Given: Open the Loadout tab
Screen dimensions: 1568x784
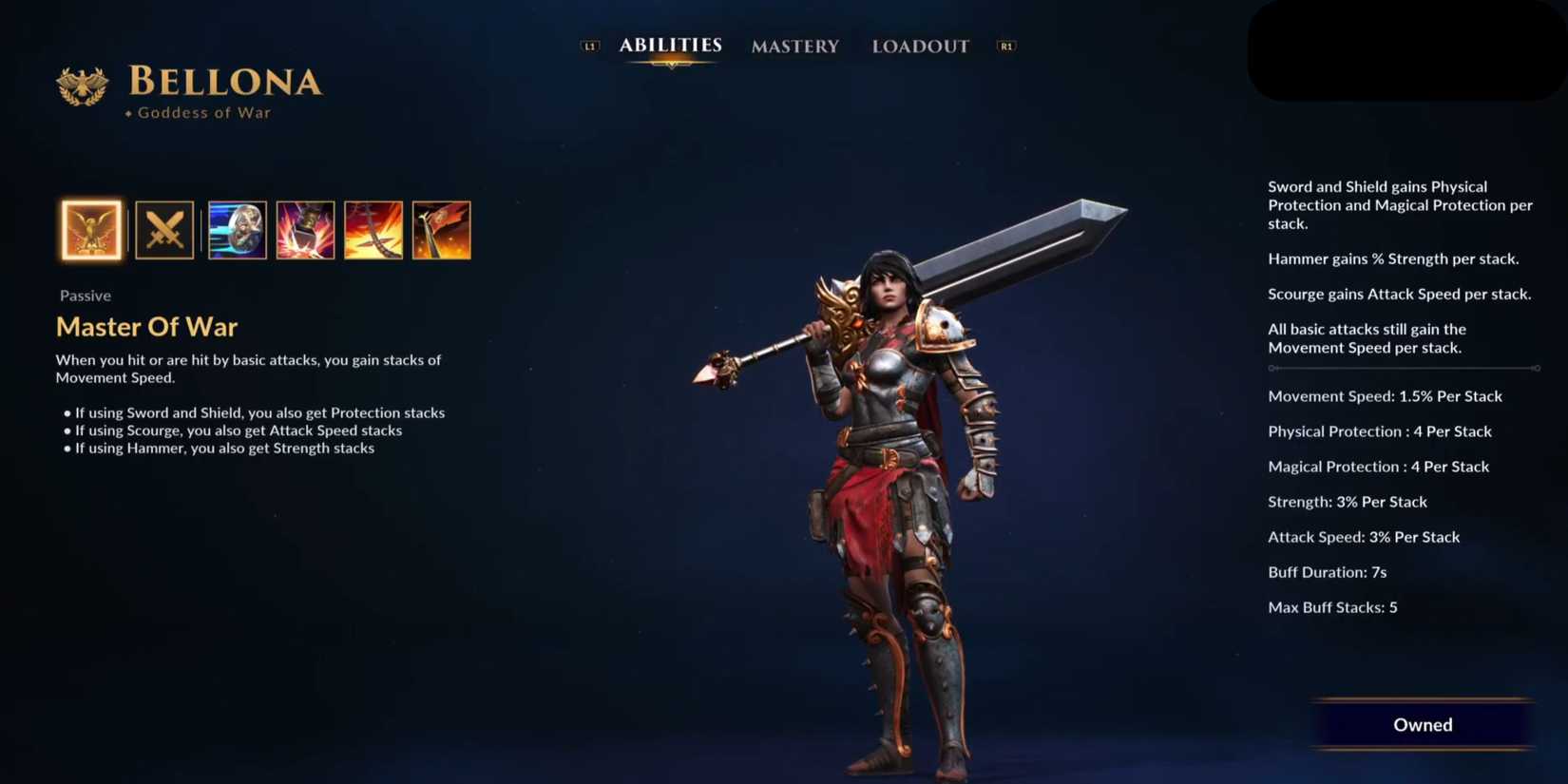Looking at the screenshot, I should (x=919, y=46).
